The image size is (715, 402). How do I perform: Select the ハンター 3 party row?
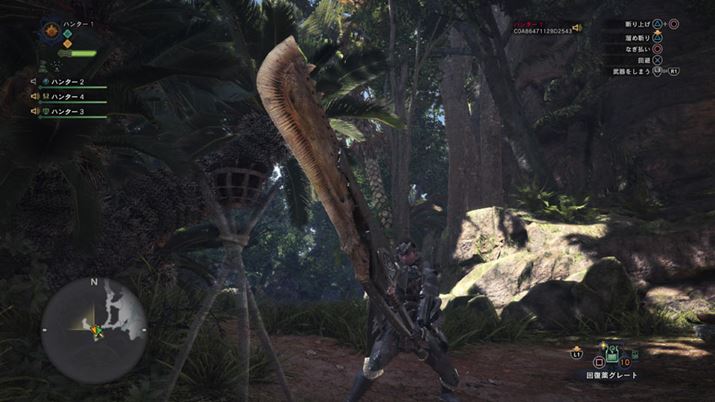(69, 111)
